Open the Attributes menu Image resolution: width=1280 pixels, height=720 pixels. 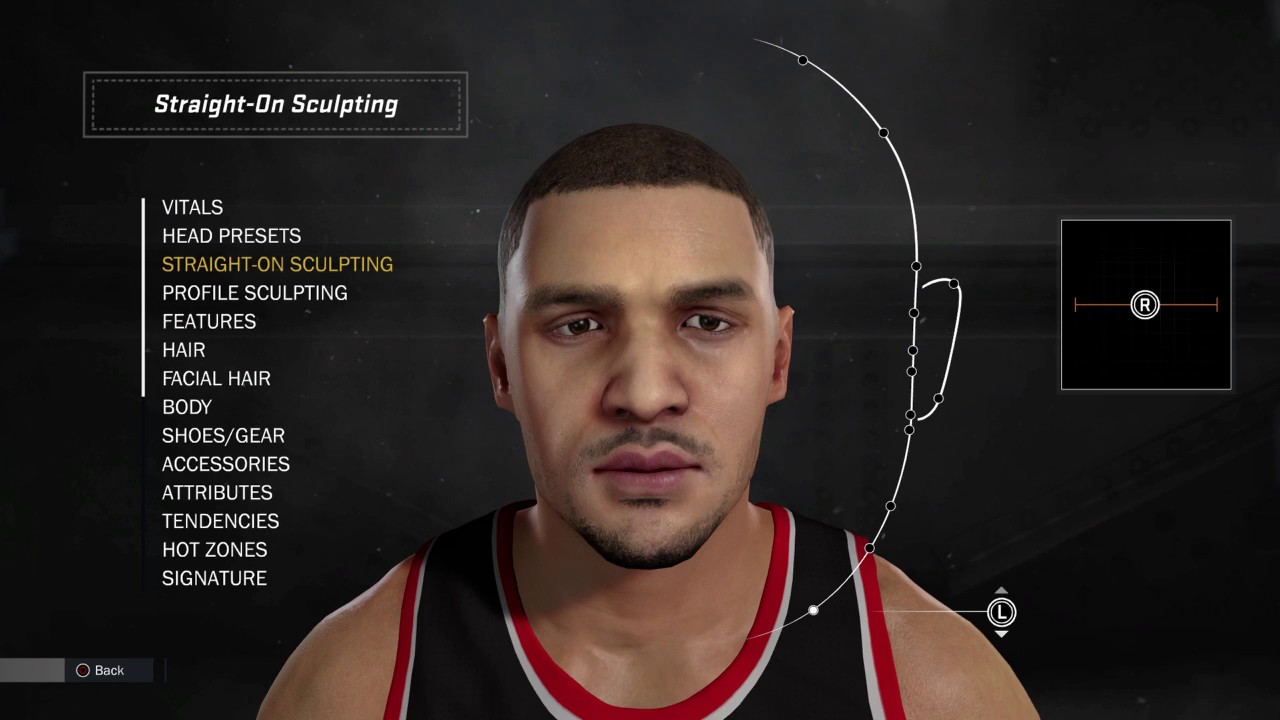click(217, 493)
